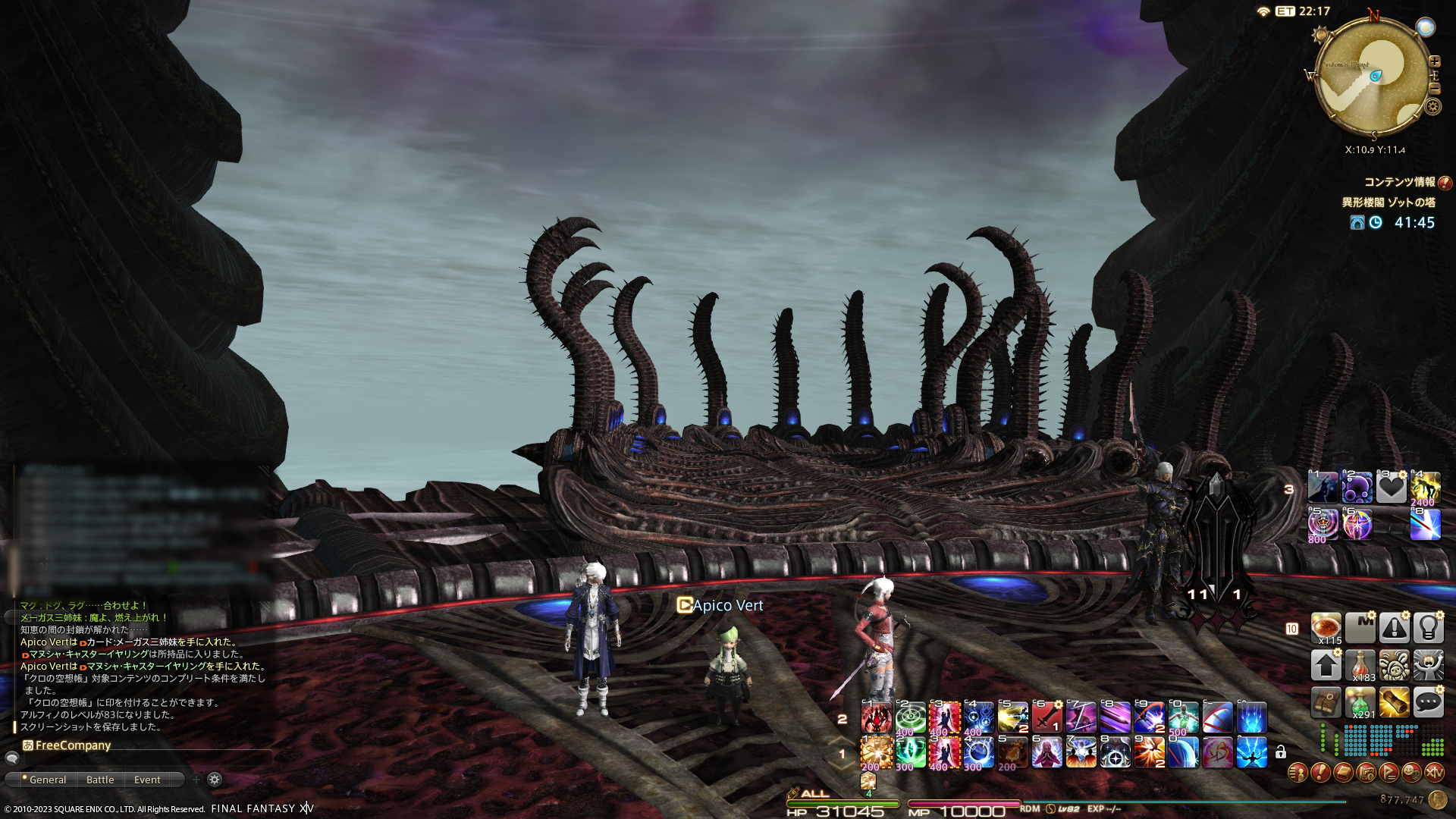Use the red sword ability icon
The height and width of the screenshot is (819, 1456).
[1046, 717]
